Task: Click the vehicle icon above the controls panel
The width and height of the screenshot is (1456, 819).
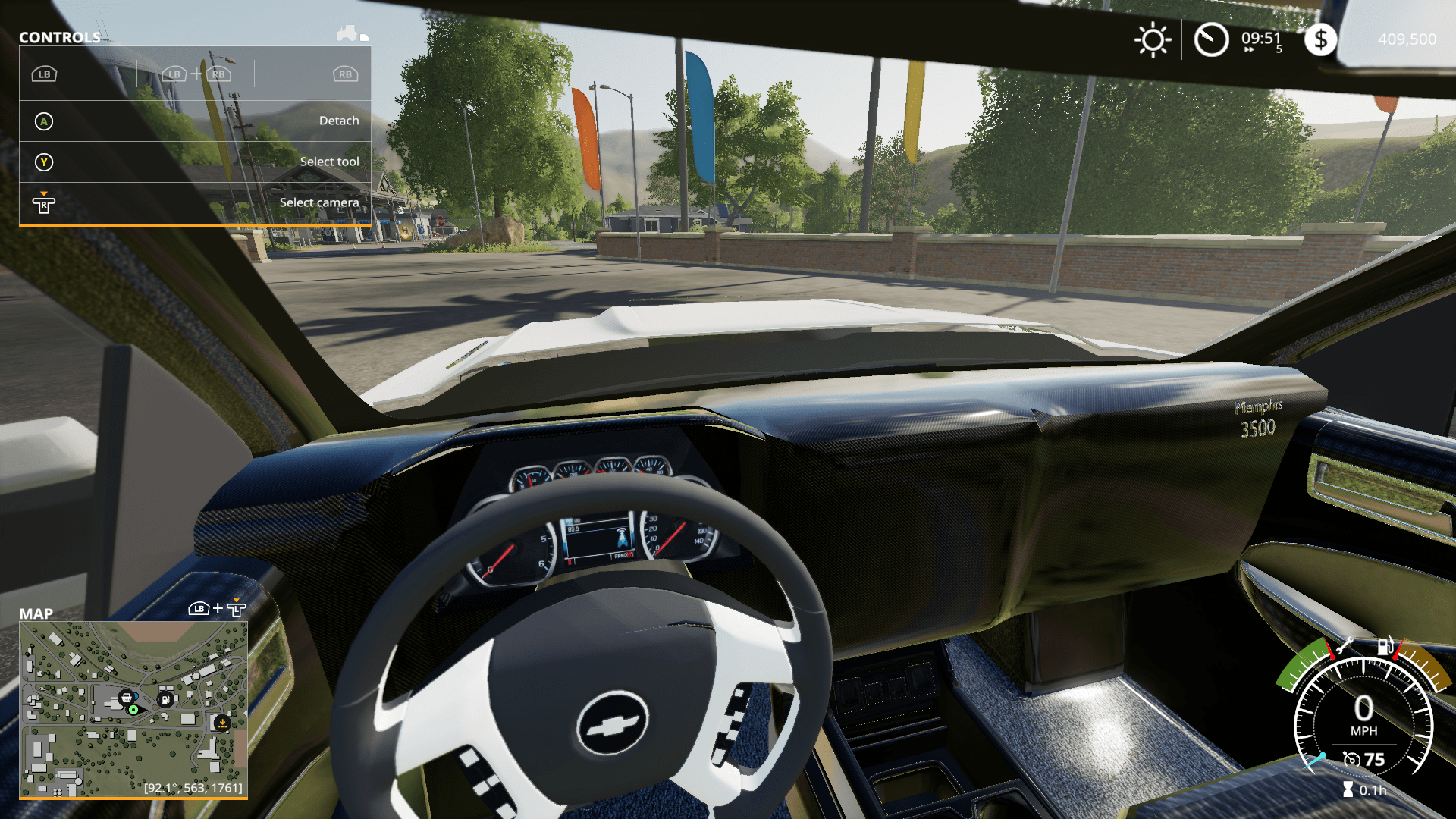Action: pos(348,33)
